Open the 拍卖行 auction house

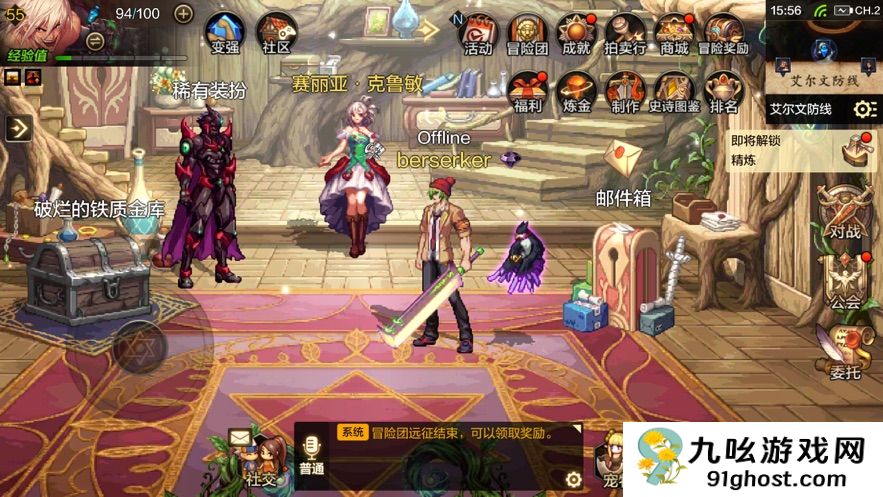point(625,33)
